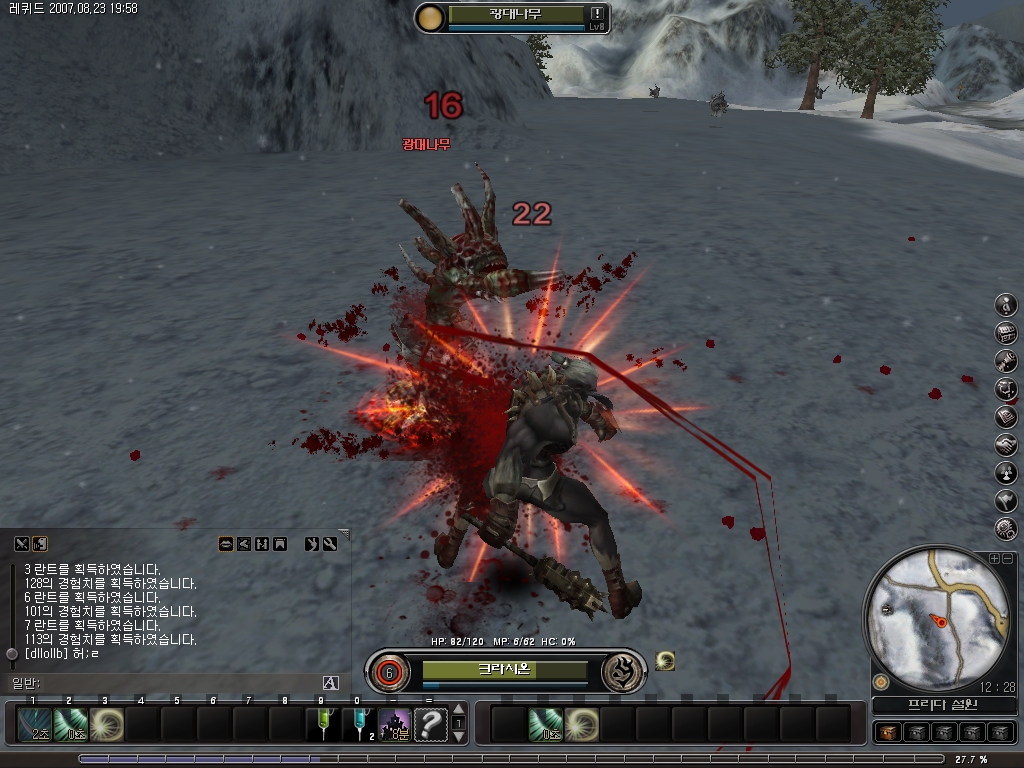Click the flag menu button

click(1006, 500)
